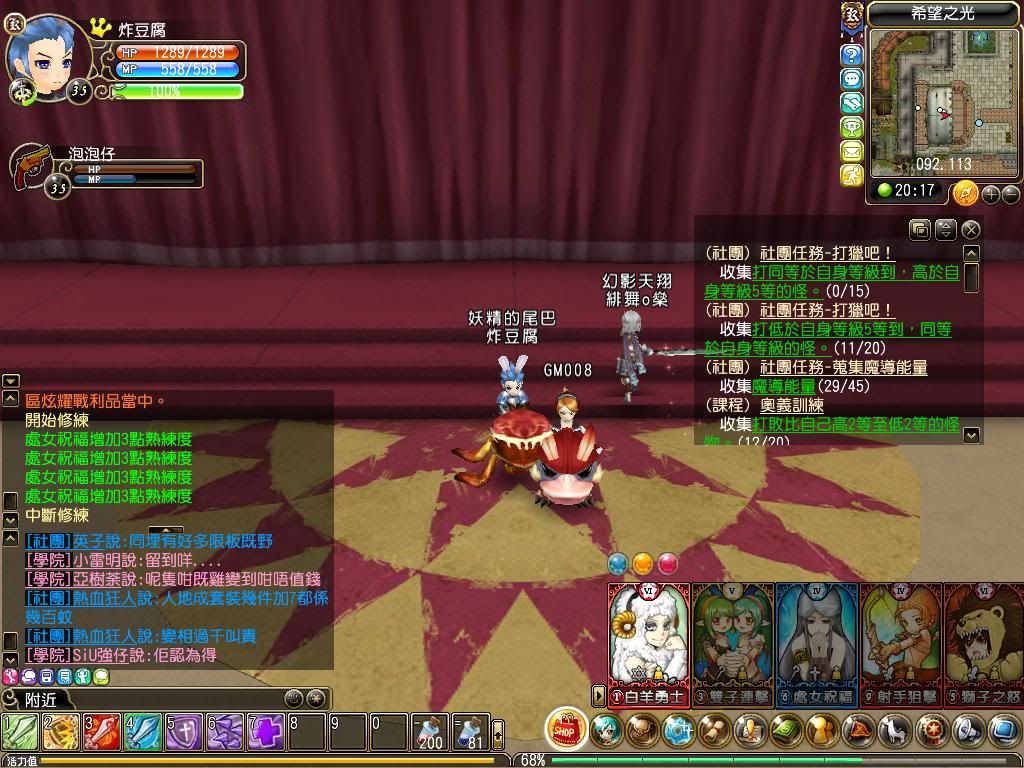The image size is (1024, 768).
Task: Select the 炸豆腐 player portrait
Action: 42,53
